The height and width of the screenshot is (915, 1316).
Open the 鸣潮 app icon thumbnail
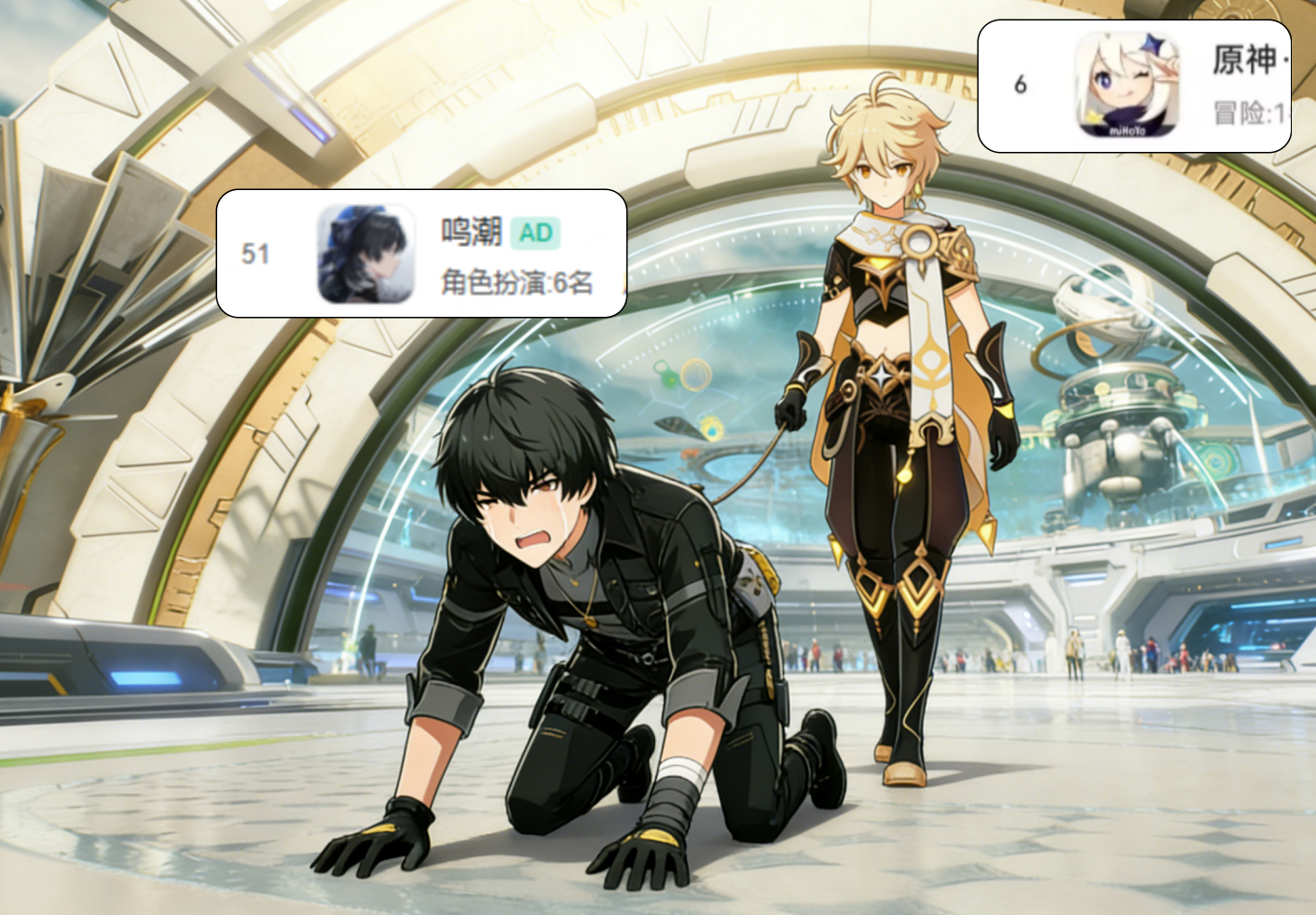click(365, 253)
